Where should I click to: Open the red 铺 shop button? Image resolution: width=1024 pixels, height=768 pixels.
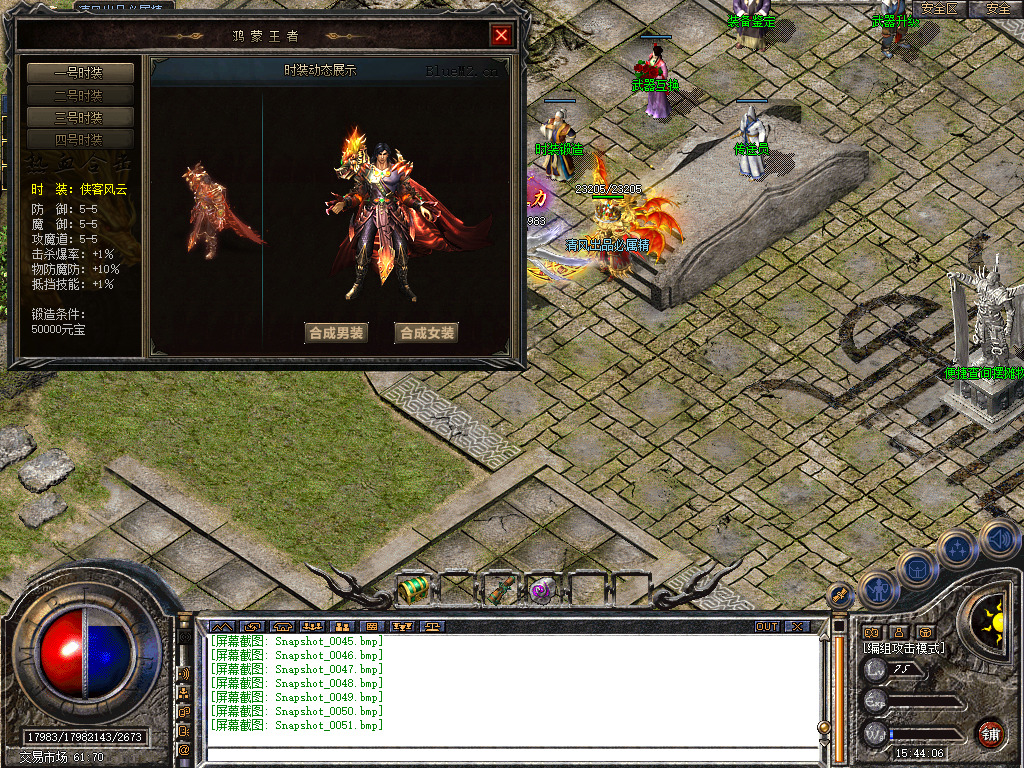click(x=990, y=733)
